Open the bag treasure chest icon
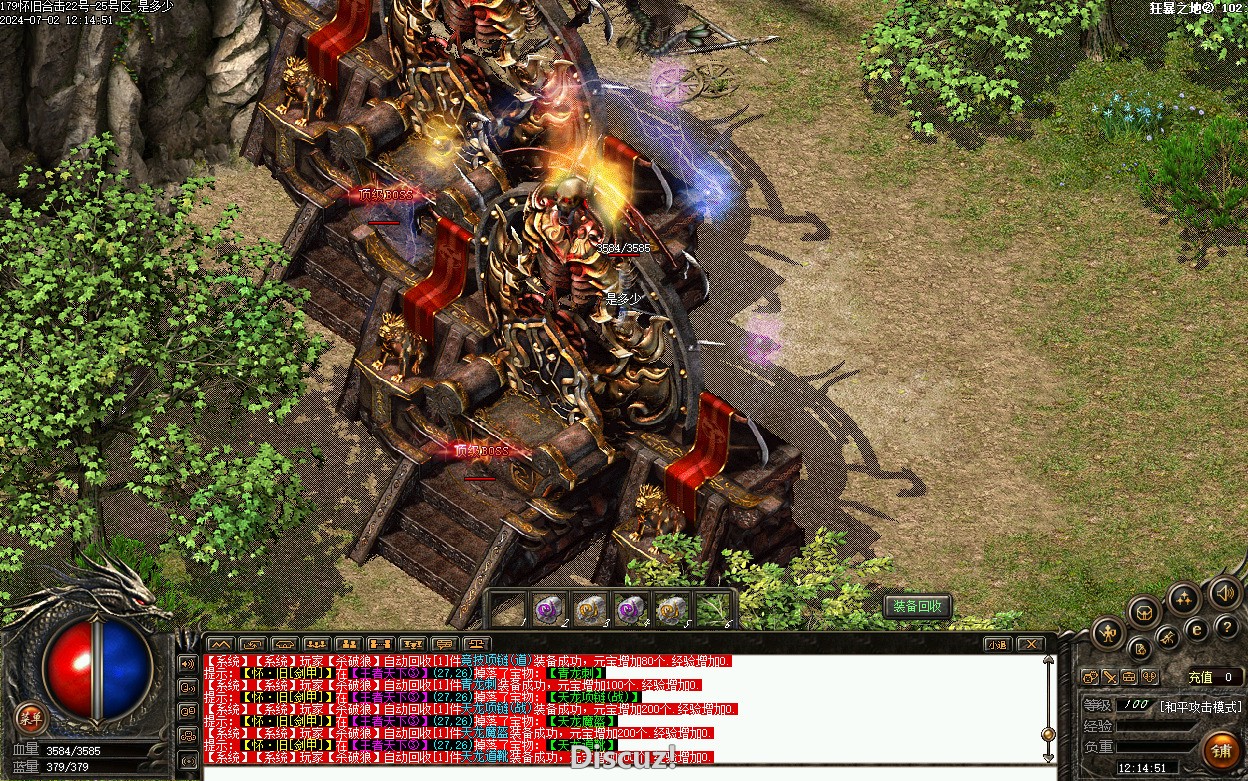The height and width of the screenshot is (781, 1248). click(1144, 611)
